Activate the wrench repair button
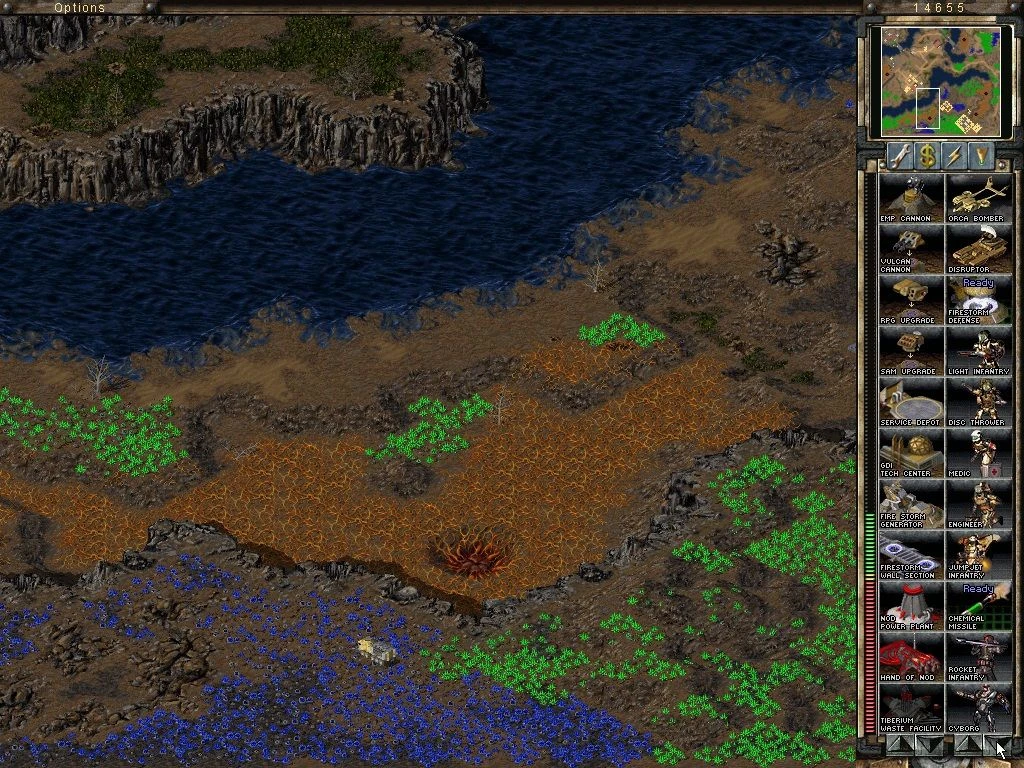The image size is (1024, 768). pyautogui.click(x=900, y=156)
